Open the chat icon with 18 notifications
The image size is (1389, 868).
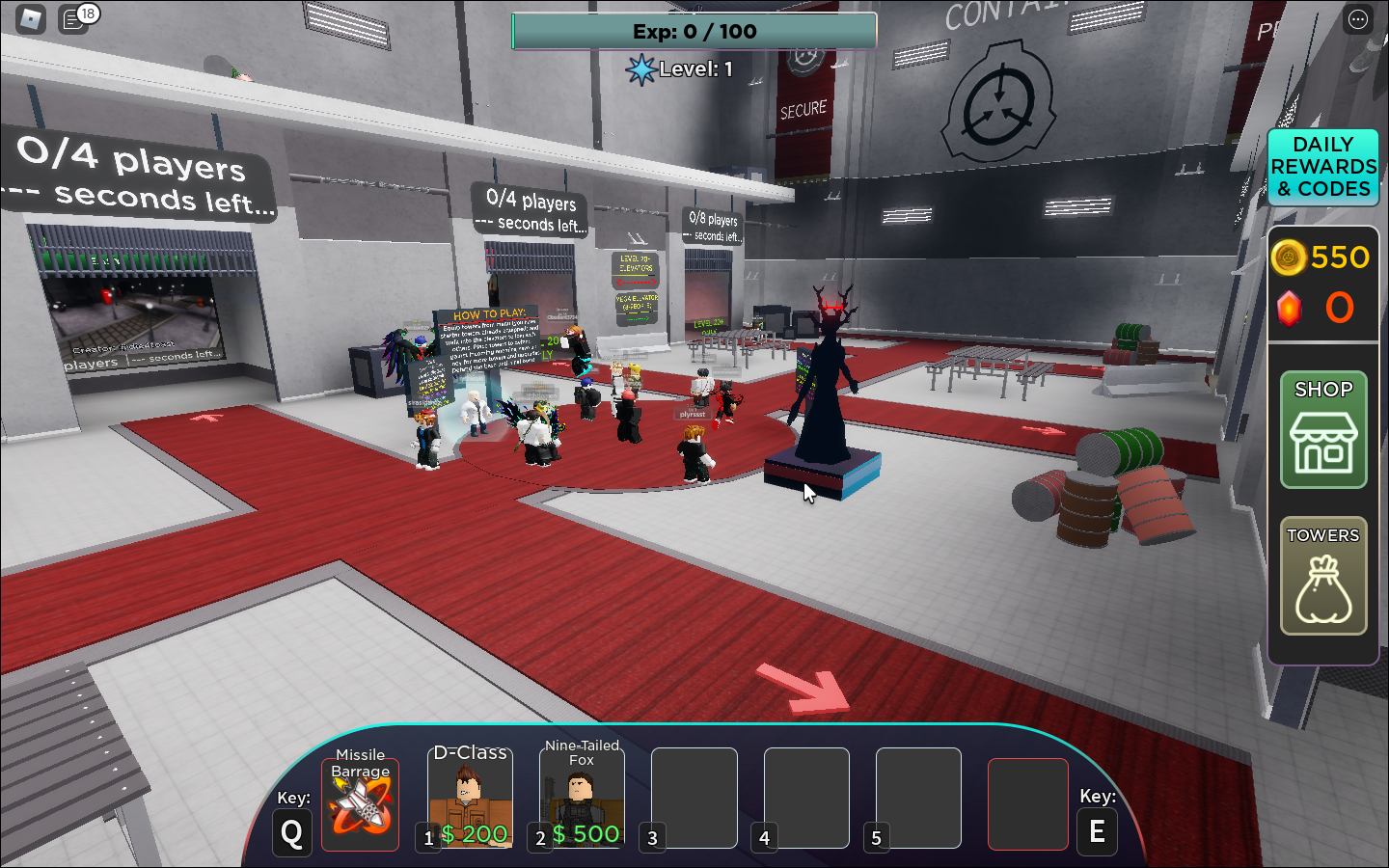point(73,19)
